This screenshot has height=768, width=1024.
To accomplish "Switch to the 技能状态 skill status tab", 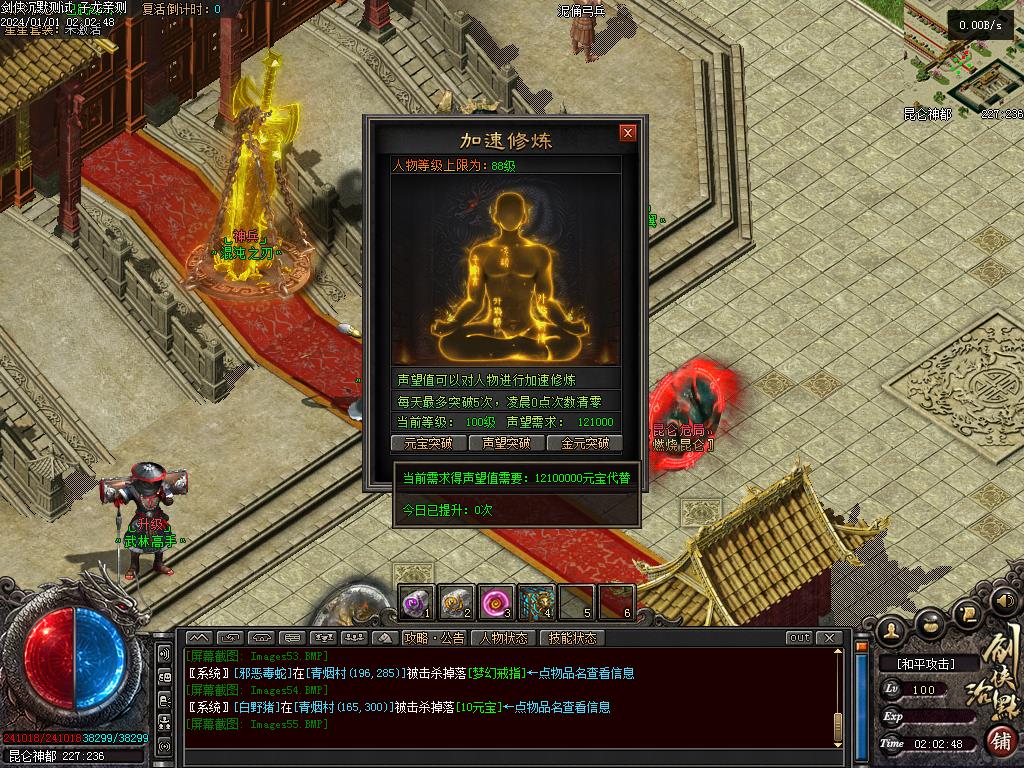I will 572,638.
